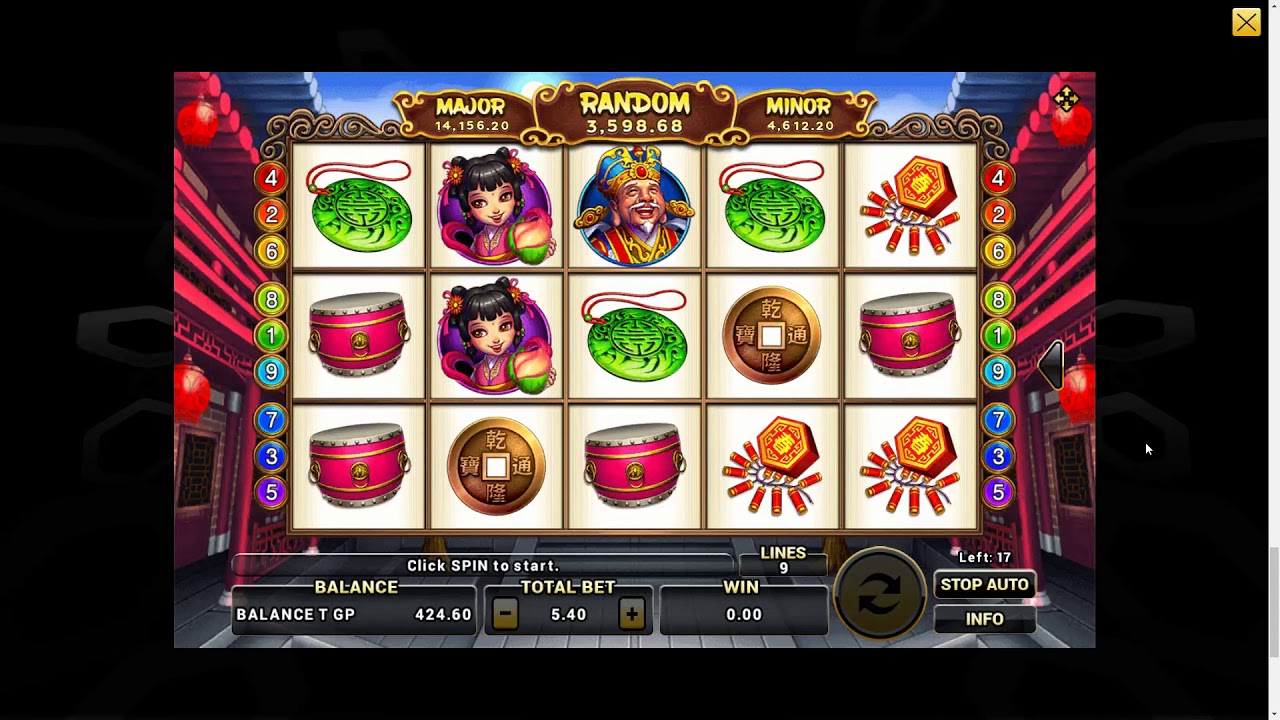The image size is (1280, 720).
Task: Close the game window with the yellow X
Action: [x=1246, y=22]
